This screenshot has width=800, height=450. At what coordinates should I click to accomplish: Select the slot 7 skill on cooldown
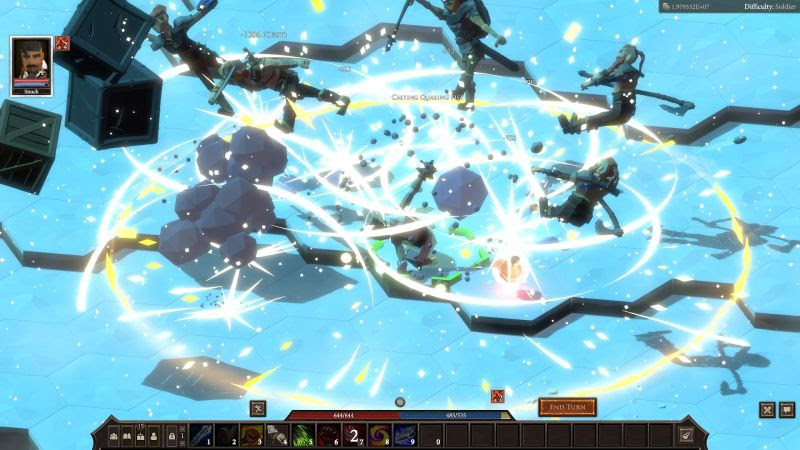(352, 435)
